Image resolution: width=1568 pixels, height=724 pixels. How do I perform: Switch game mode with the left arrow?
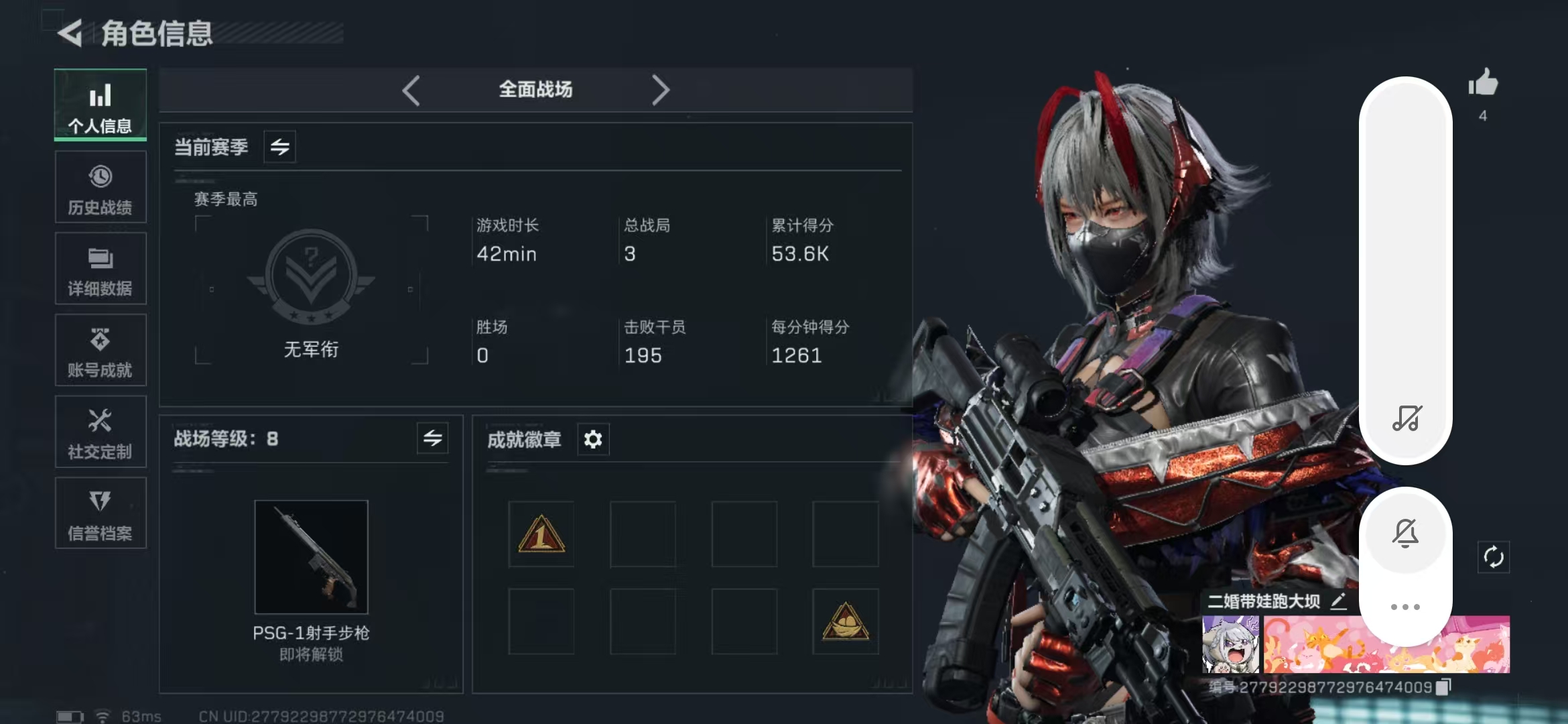[411, 90]
